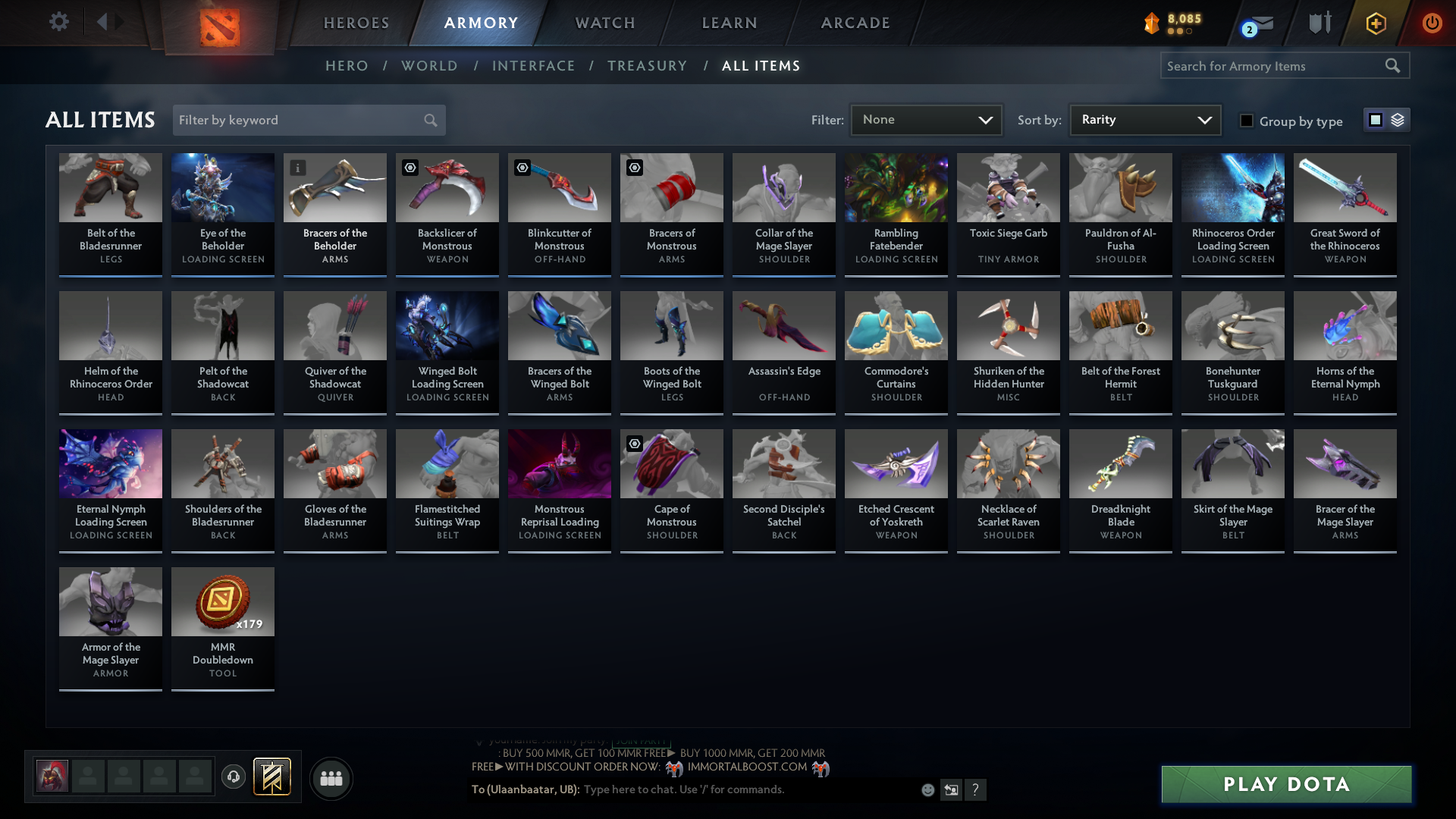Screen dimensions: 1456x819
Task: Open the friends list people icon
Action: (x=331, y=778)
